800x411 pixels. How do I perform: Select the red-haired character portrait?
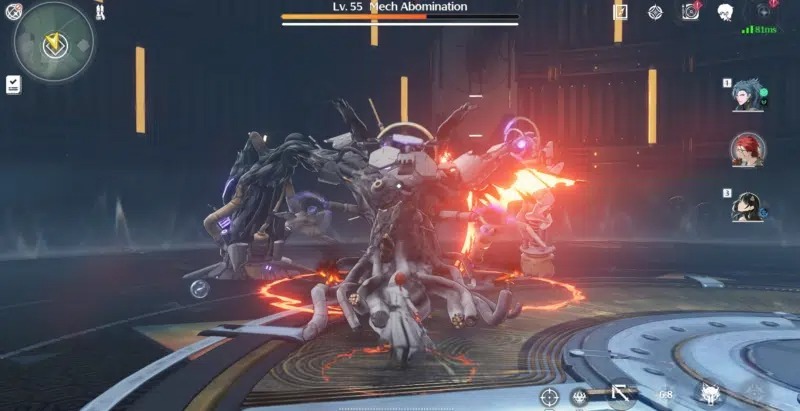coord(746,151)
